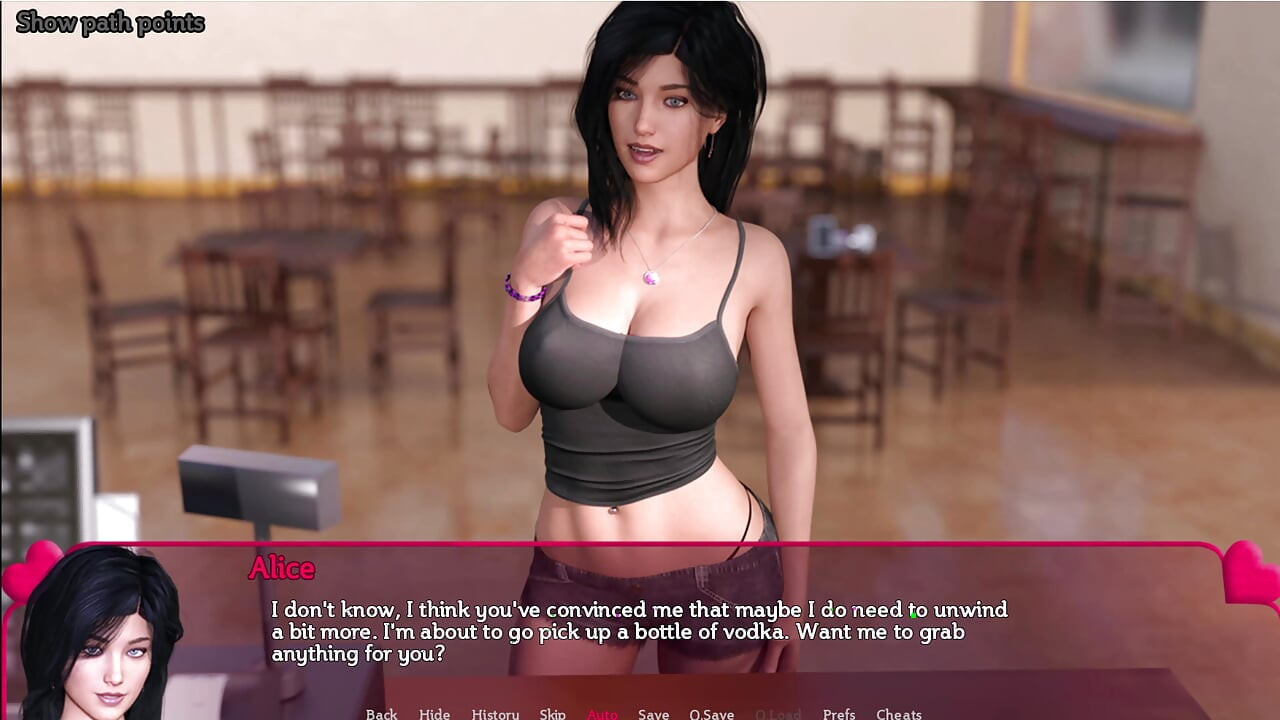
Task: Open the Cheats menu
Action: (x=898, y=713)
